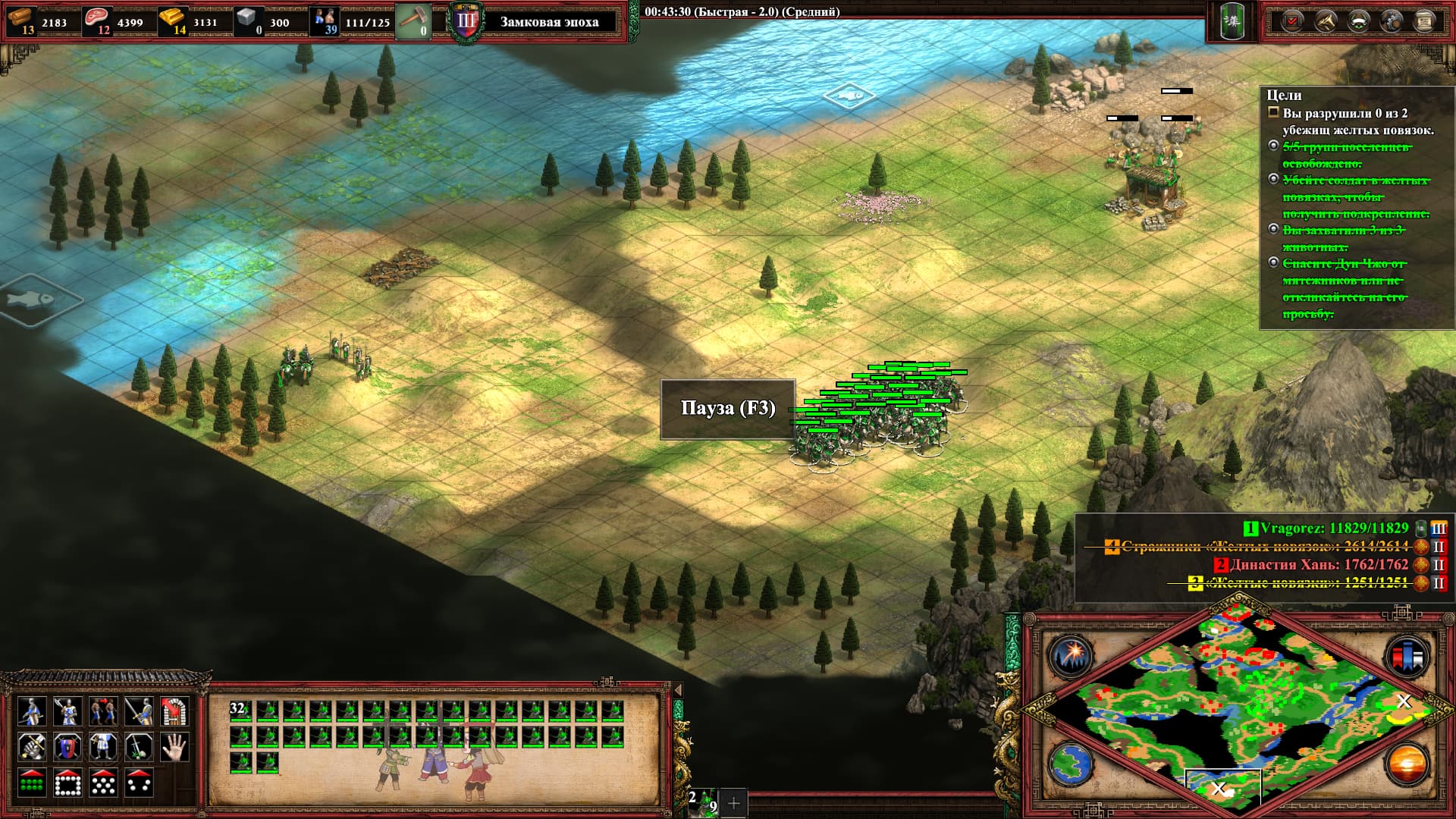
Task: Choose the hollow box formation
Action: click(x=67, y=783)
